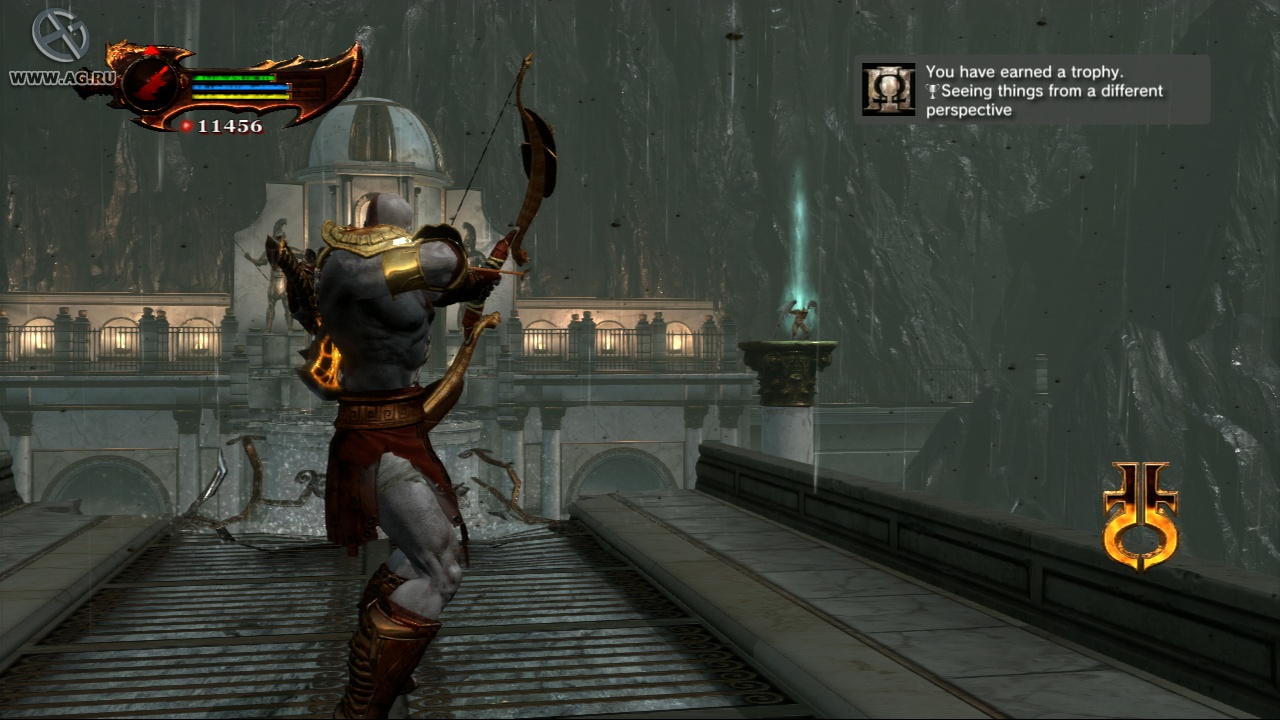Click the trophy notification's omega icon

tap(888, 90)
